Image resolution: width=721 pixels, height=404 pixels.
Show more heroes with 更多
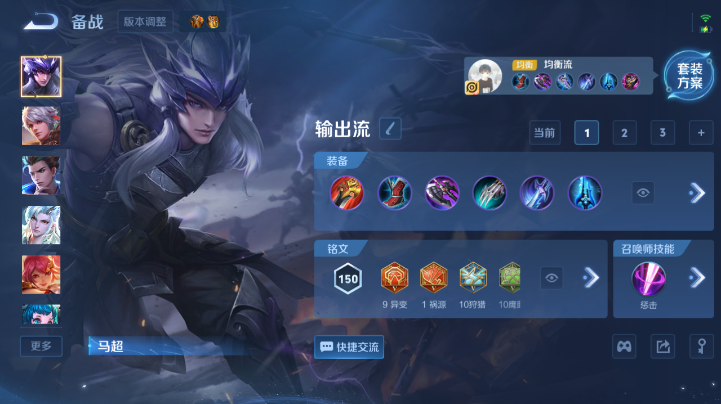(x=41, y=346)
